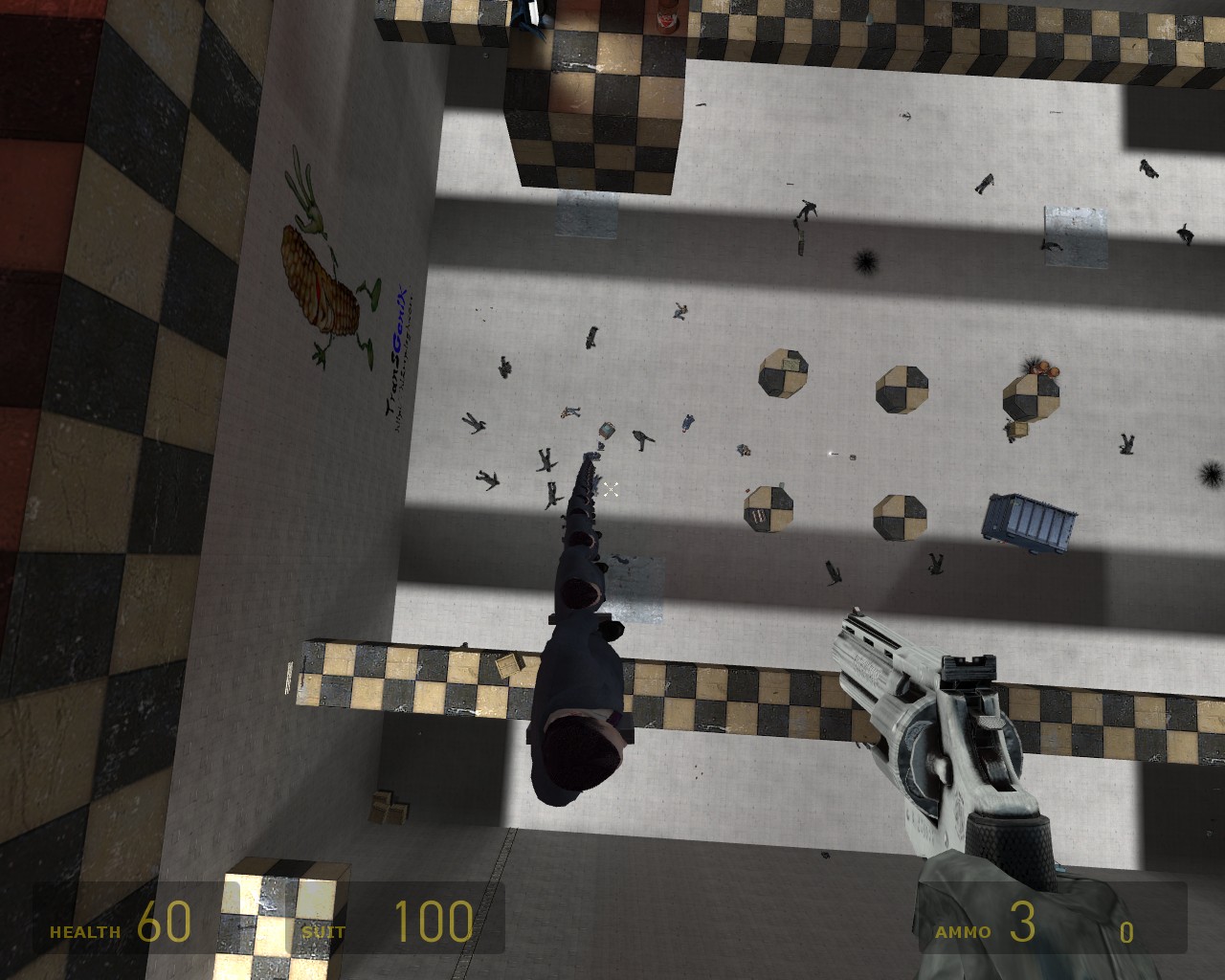Click the SUIT value of 100
Viewport: 1225px width, 980px height.
(433, 921)
